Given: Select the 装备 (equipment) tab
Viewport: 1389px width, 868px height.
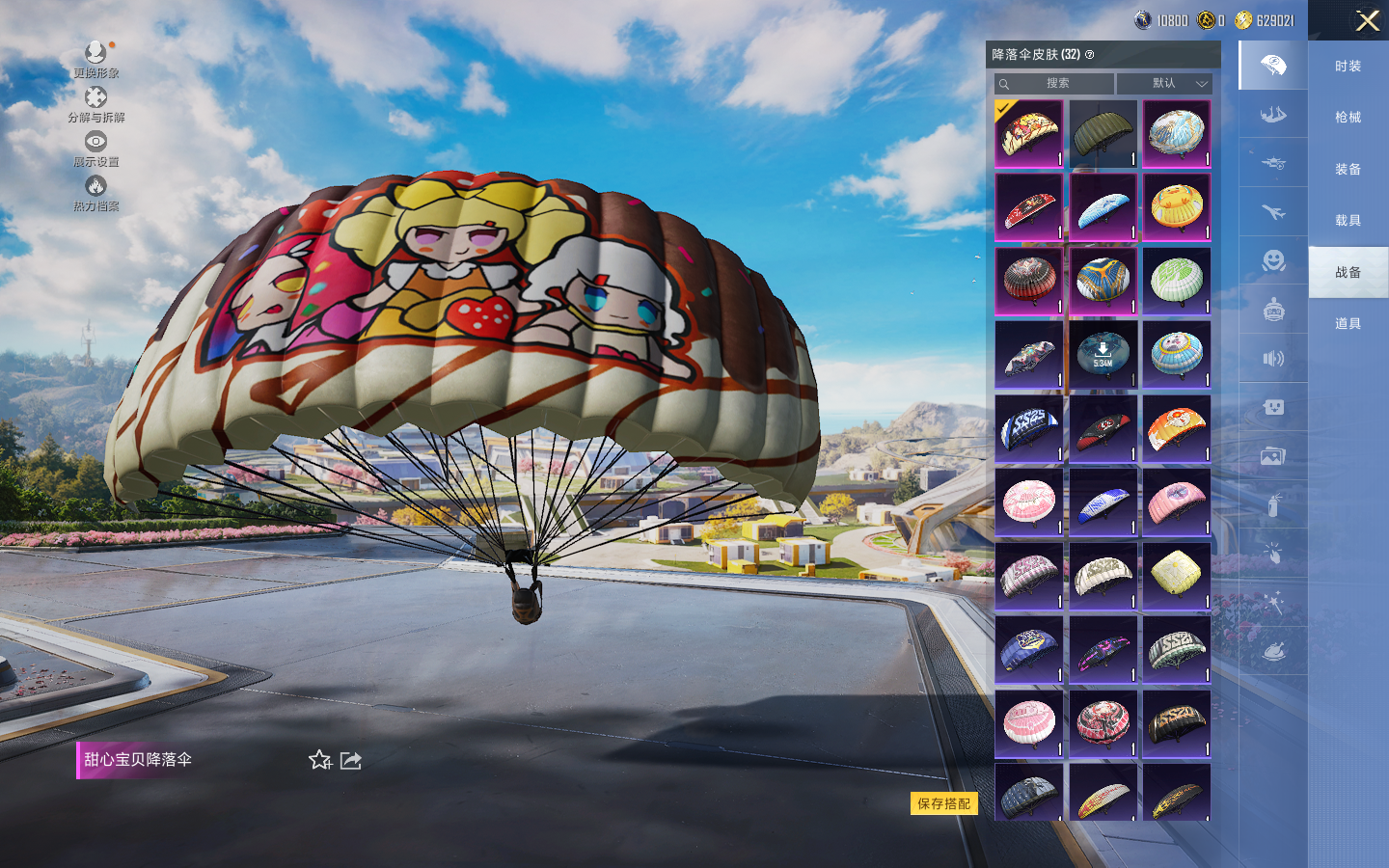Looking at the screenshot, I should point(1348,170).
